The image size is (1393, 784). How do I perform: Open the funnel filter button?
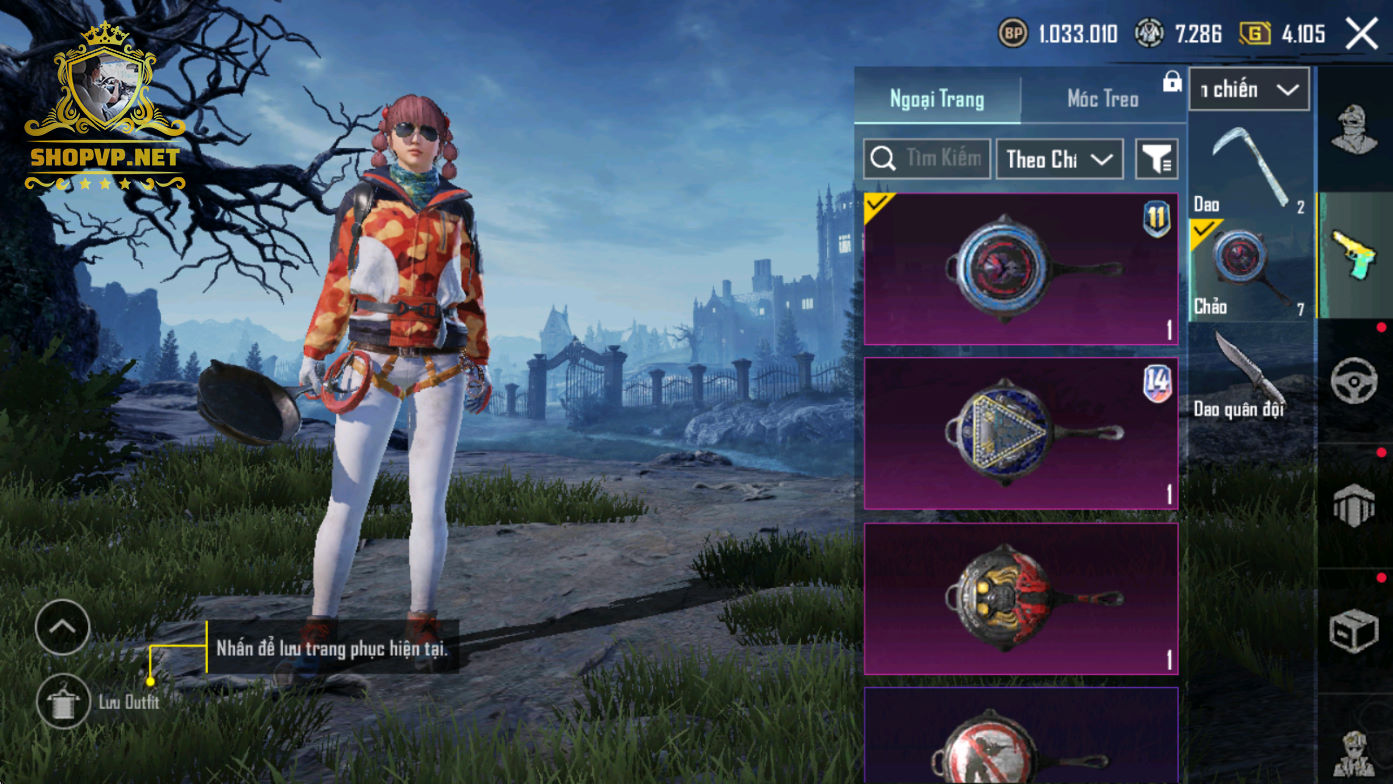click(1157, 159)
